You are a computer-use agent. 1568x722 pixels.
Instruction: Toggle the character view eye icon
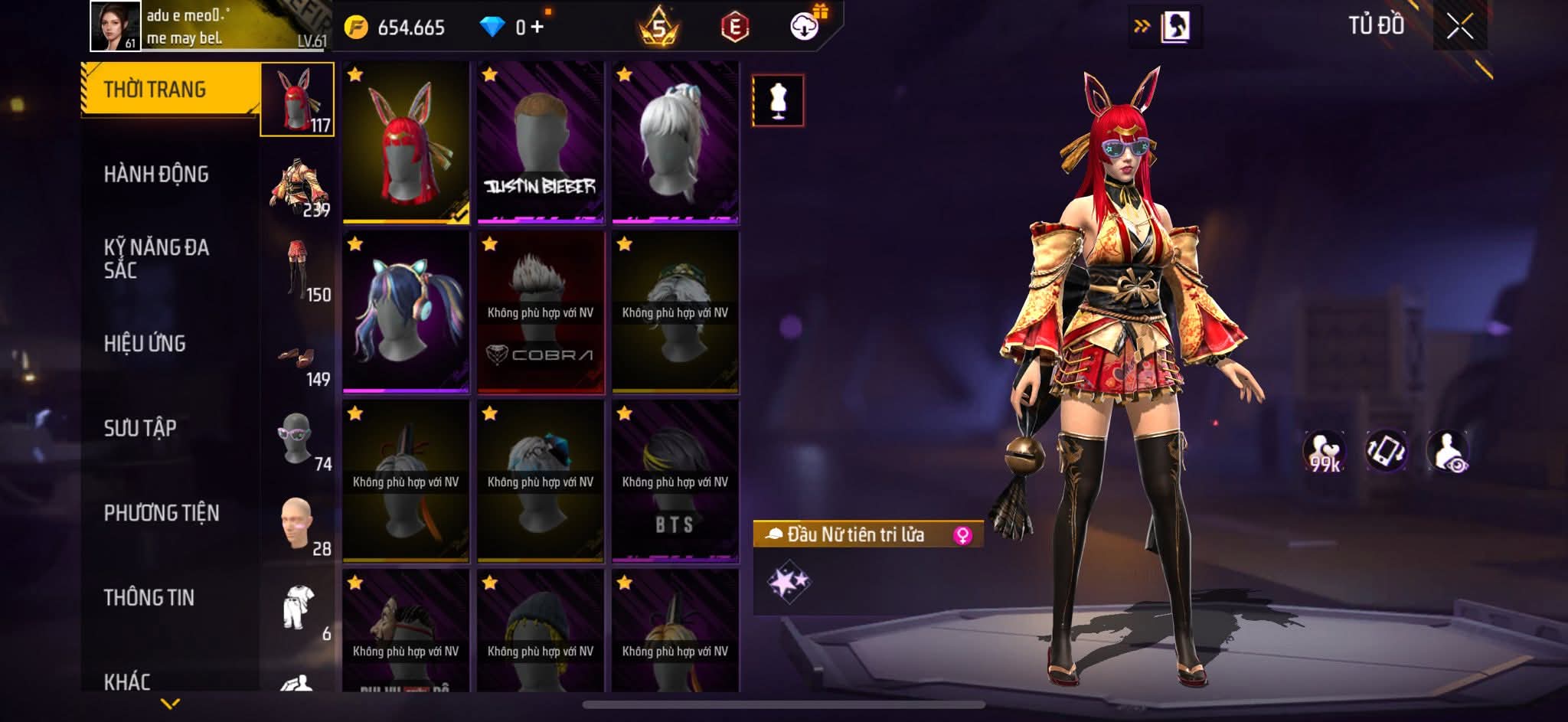[x=1448, y=451]
